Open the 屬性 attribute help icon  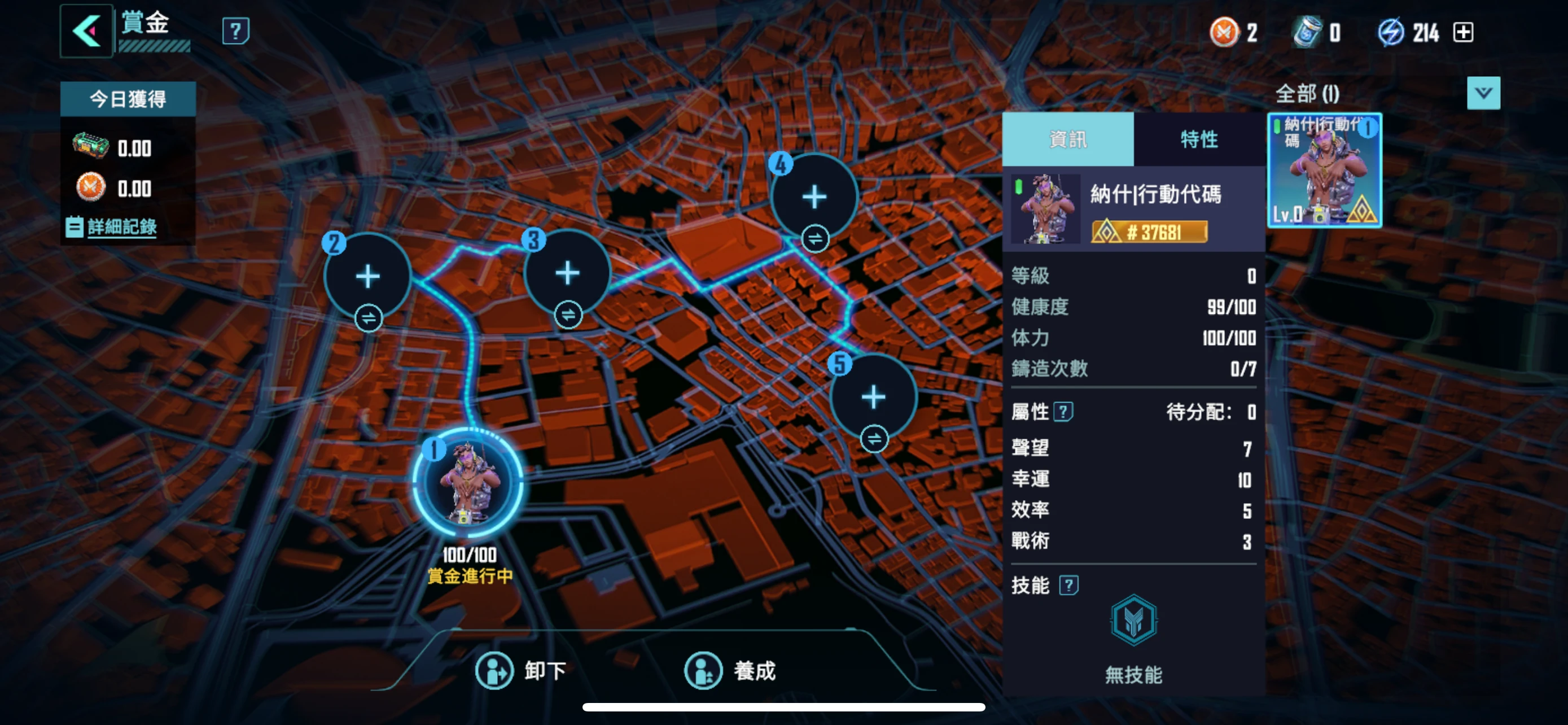1063,413
